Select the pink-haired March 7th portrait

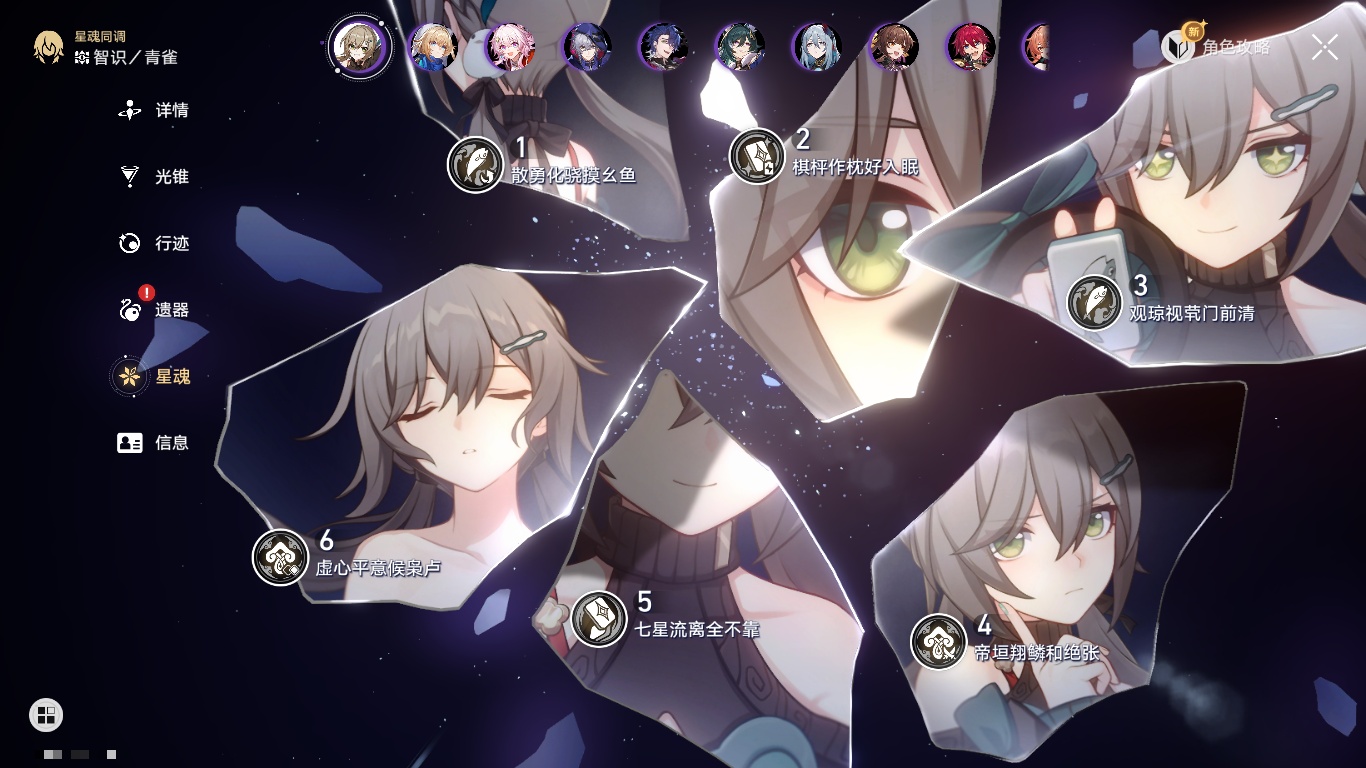tap(511, 47)
